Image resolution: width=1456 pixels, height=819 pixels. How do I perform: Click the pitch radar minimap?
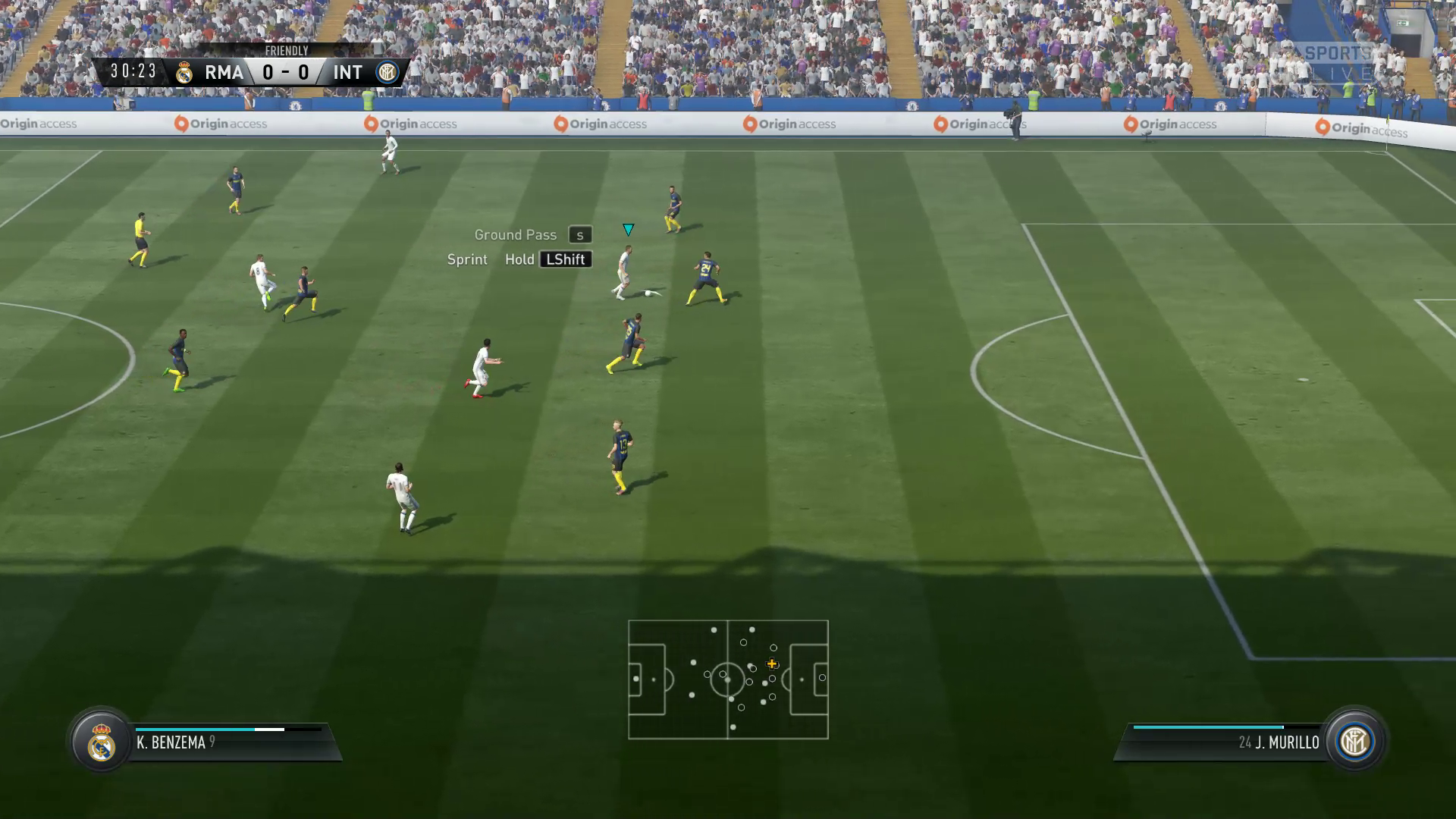[728, 679]
